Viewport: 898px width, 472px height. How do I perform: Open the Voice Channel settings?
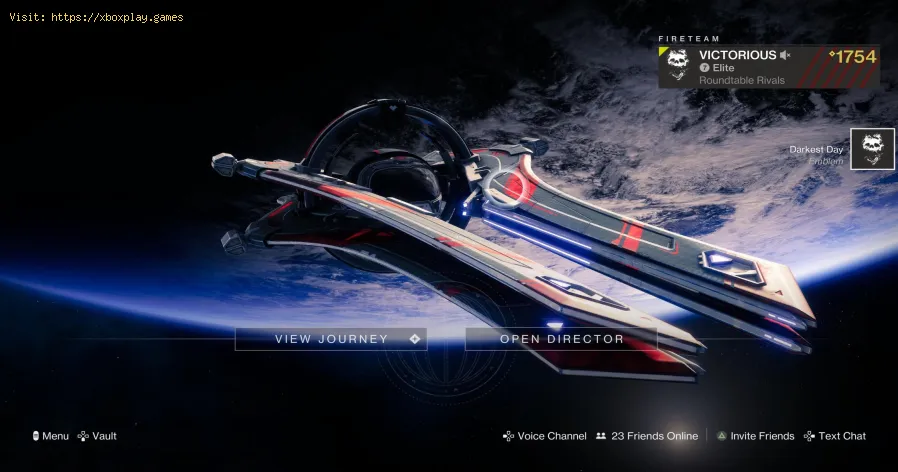coord(544,436)
